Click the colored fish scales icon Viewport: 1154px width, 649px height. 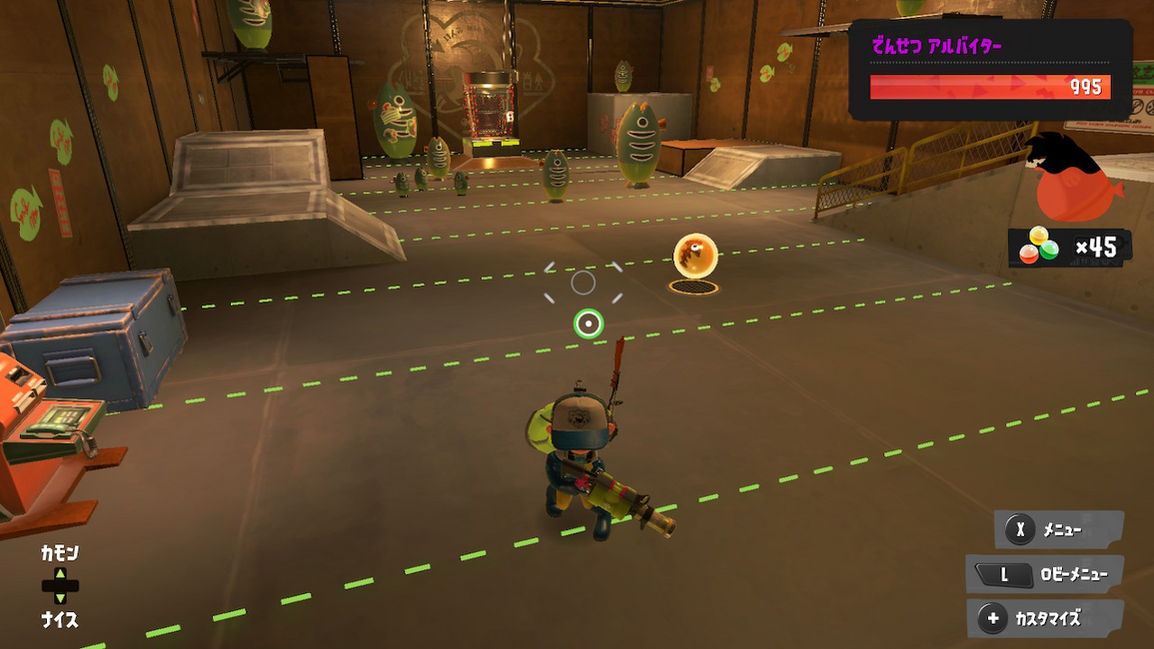pos(1038,245)
